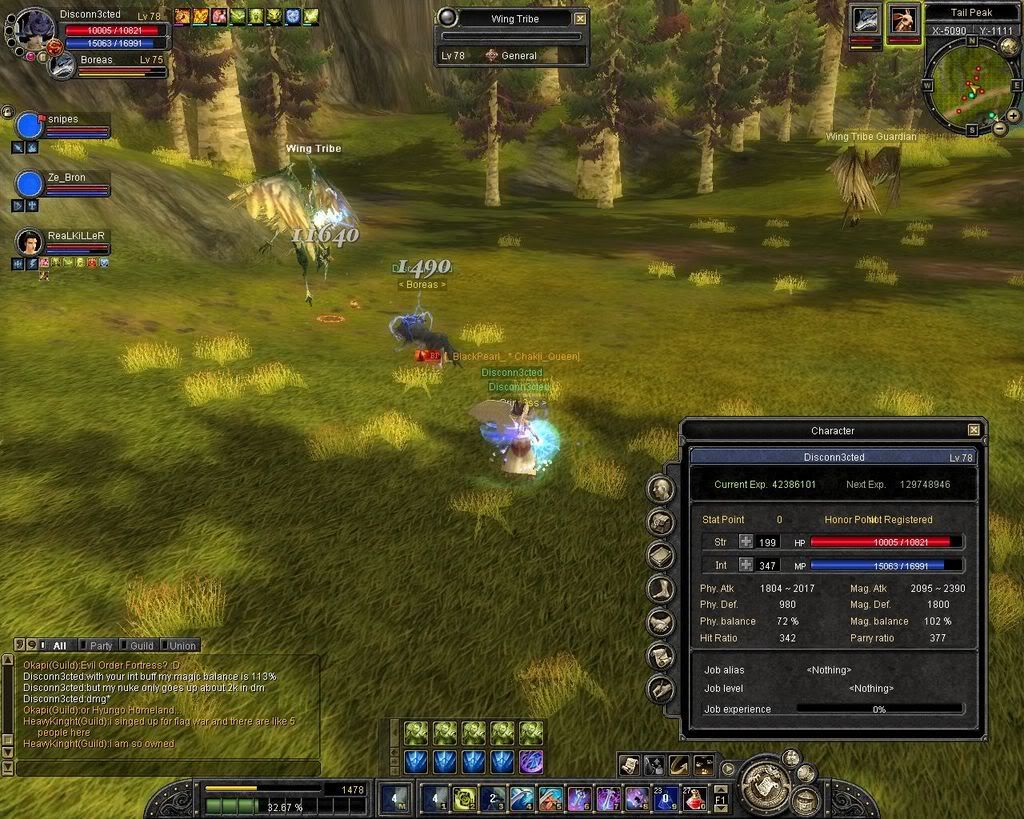Close the Wing Tribe target panel
Image resolution: width=1024 pixels, height=819 pixels.
[580, 18]
